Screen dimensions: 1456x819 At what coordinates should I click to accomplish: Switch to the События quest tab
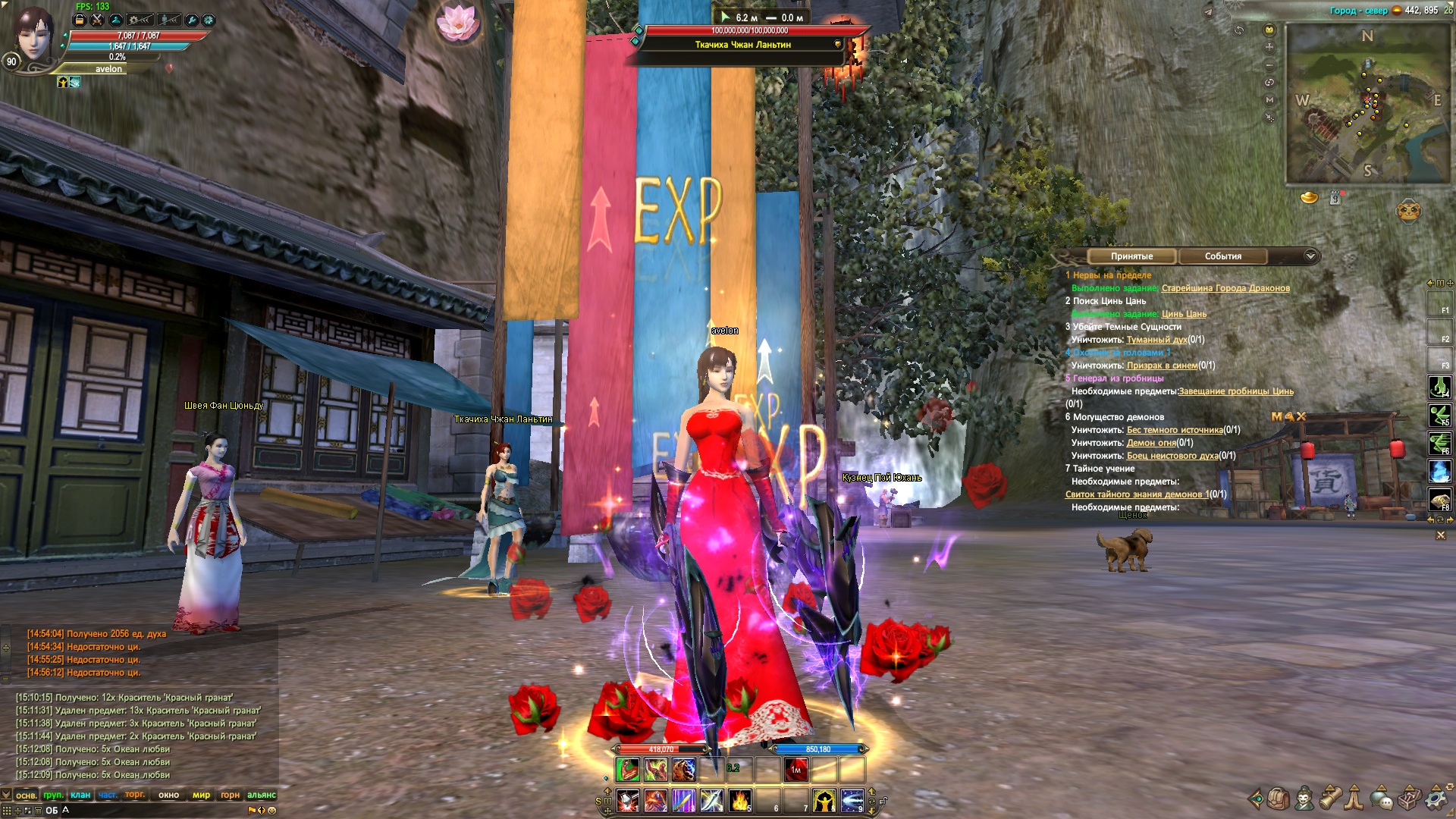[1222, 256]
